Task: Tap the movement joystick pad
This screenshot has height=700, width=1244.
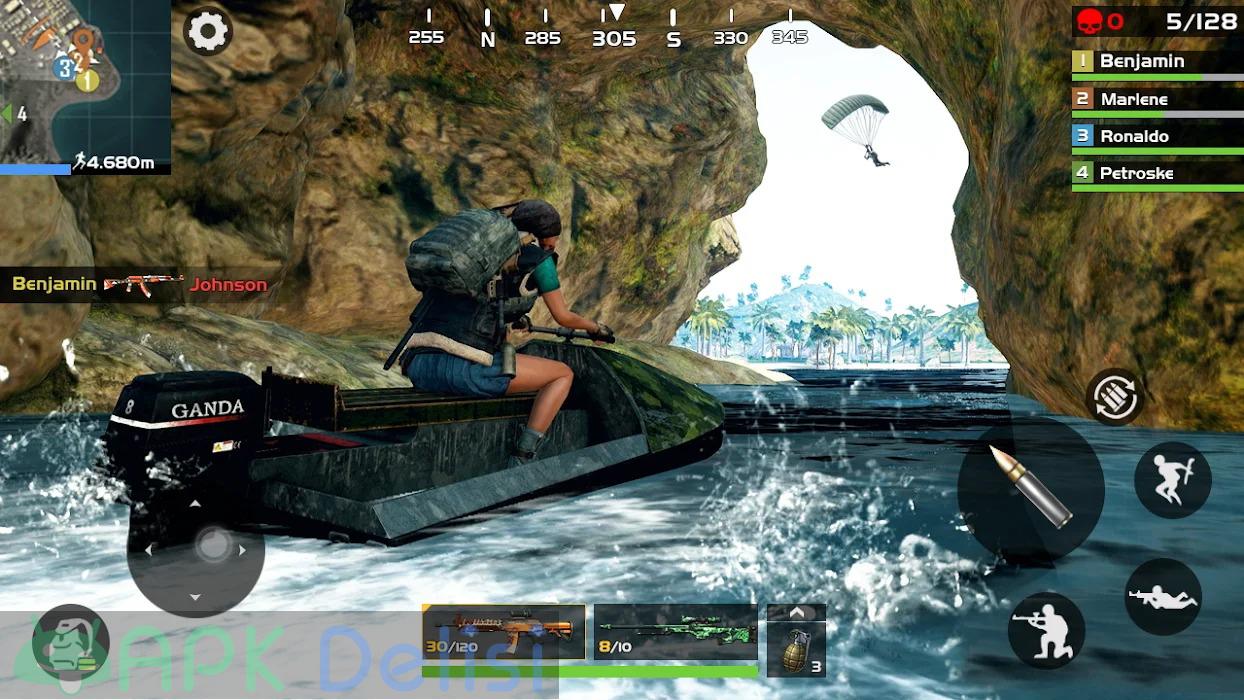Action: tap(196, 549)
